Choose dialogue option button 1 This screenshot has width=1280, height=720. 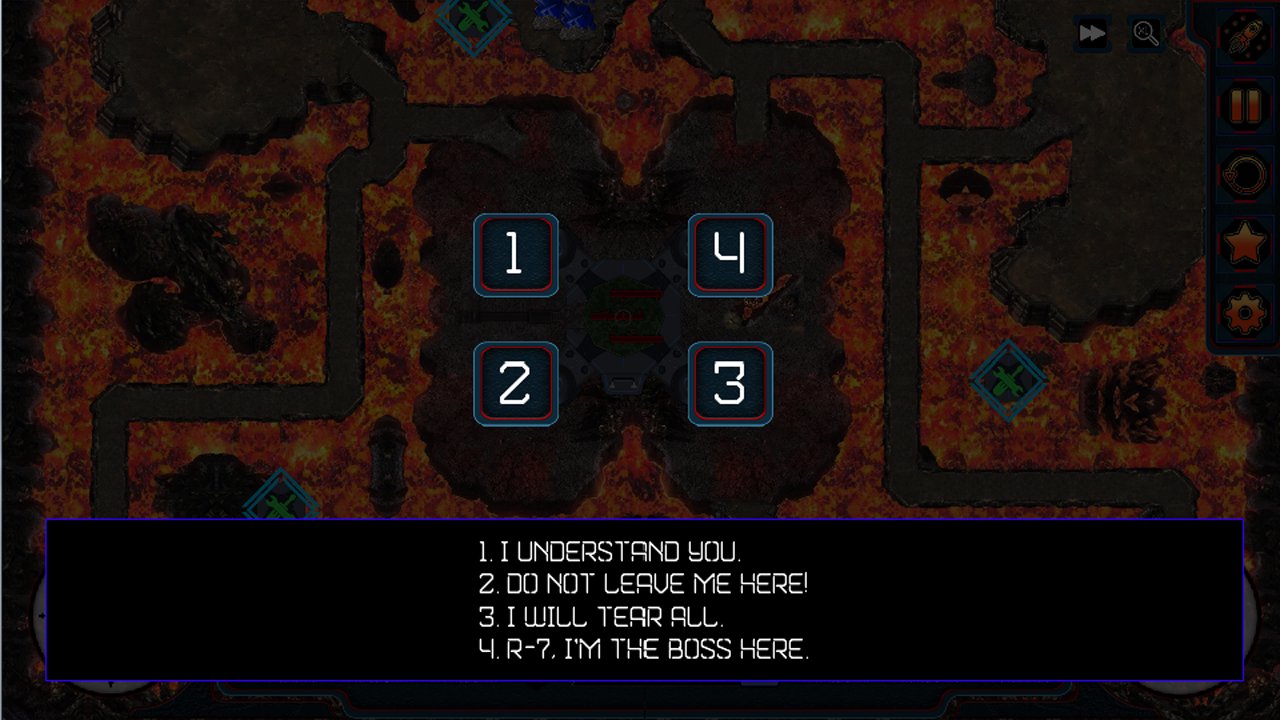[515, 255]
